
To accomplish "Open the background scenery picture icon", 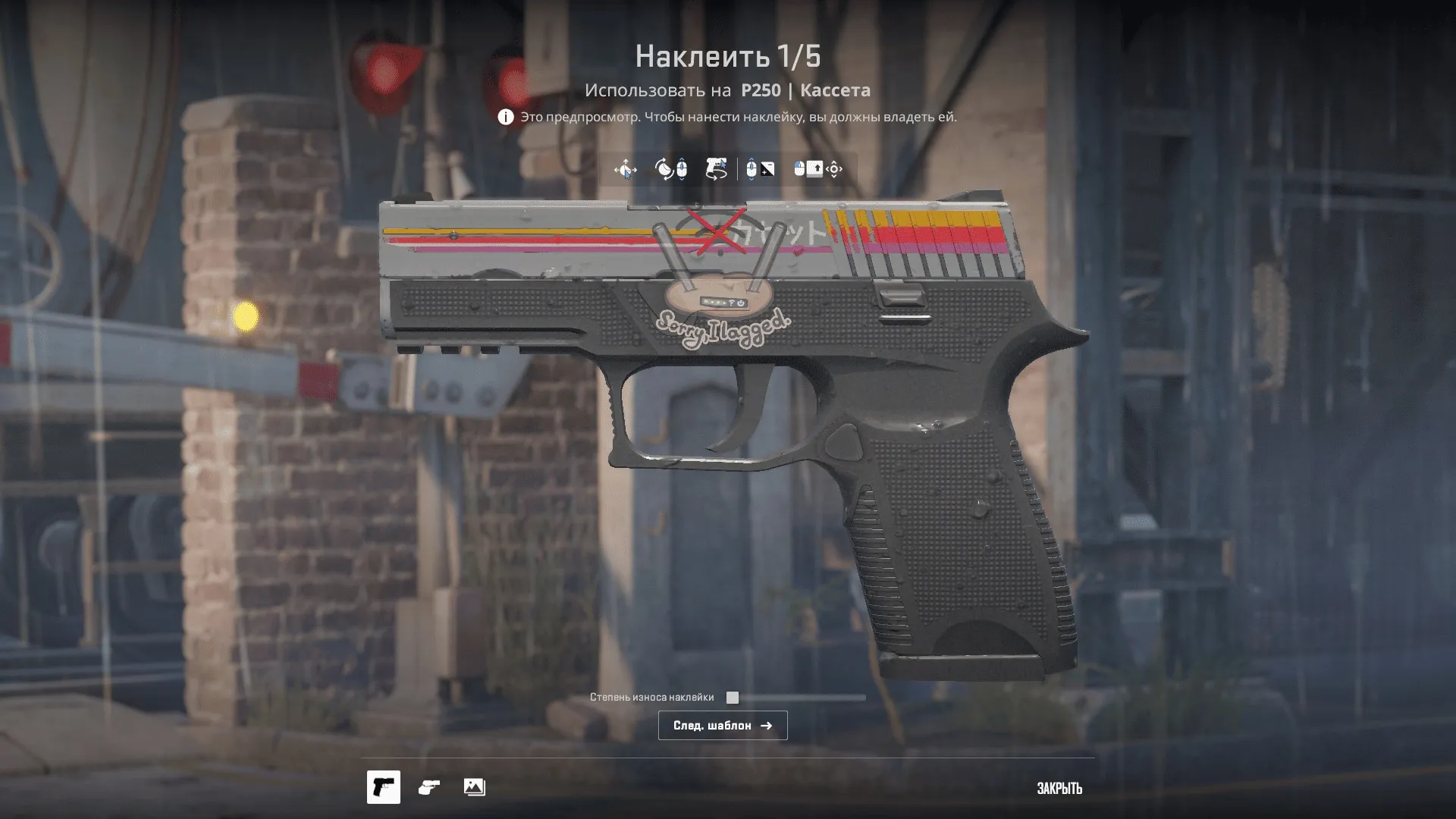I will tap(475, 787).
